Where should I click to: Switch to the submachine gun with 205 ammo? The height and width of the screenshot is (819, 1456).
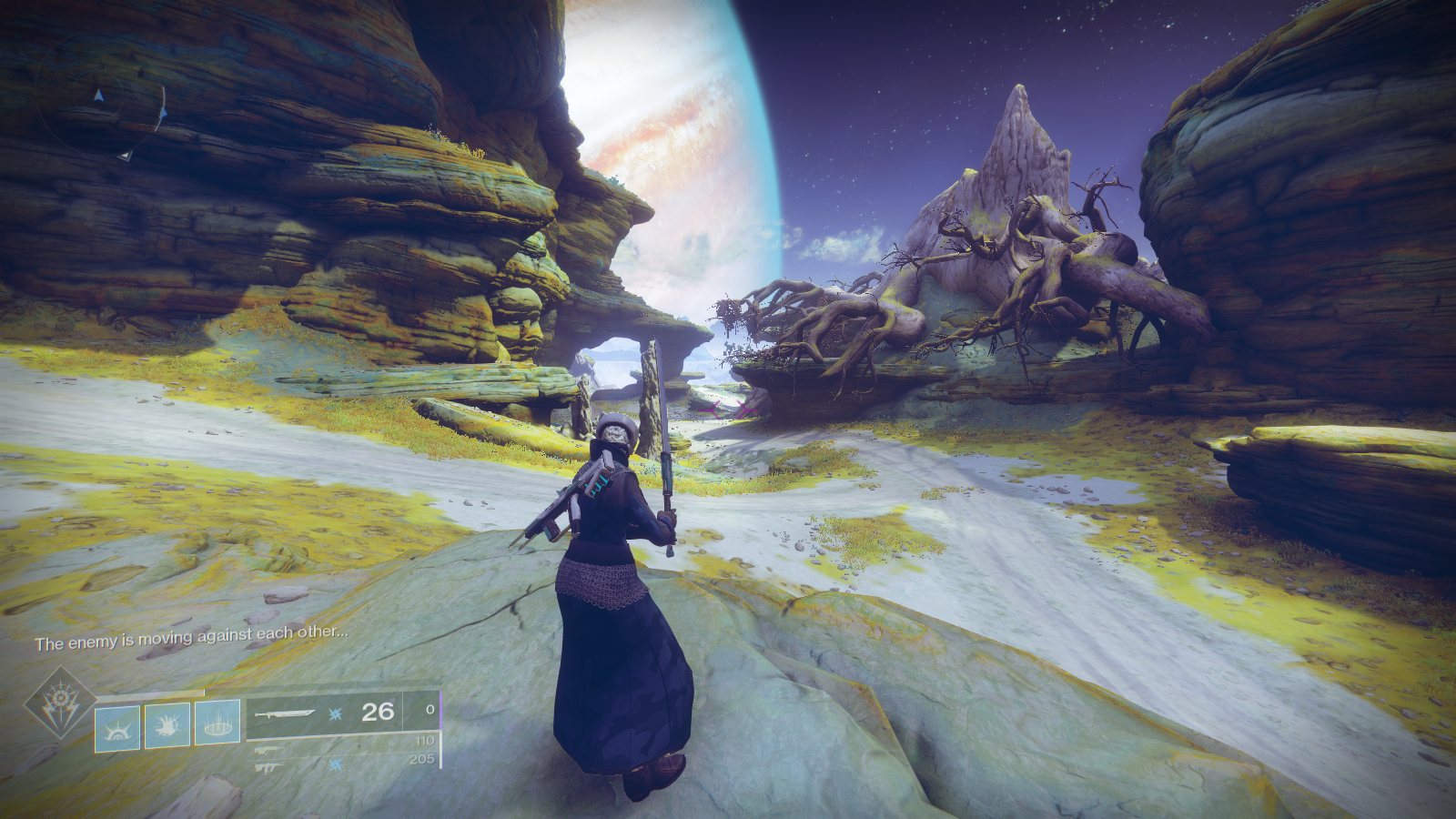coord(268,766)
